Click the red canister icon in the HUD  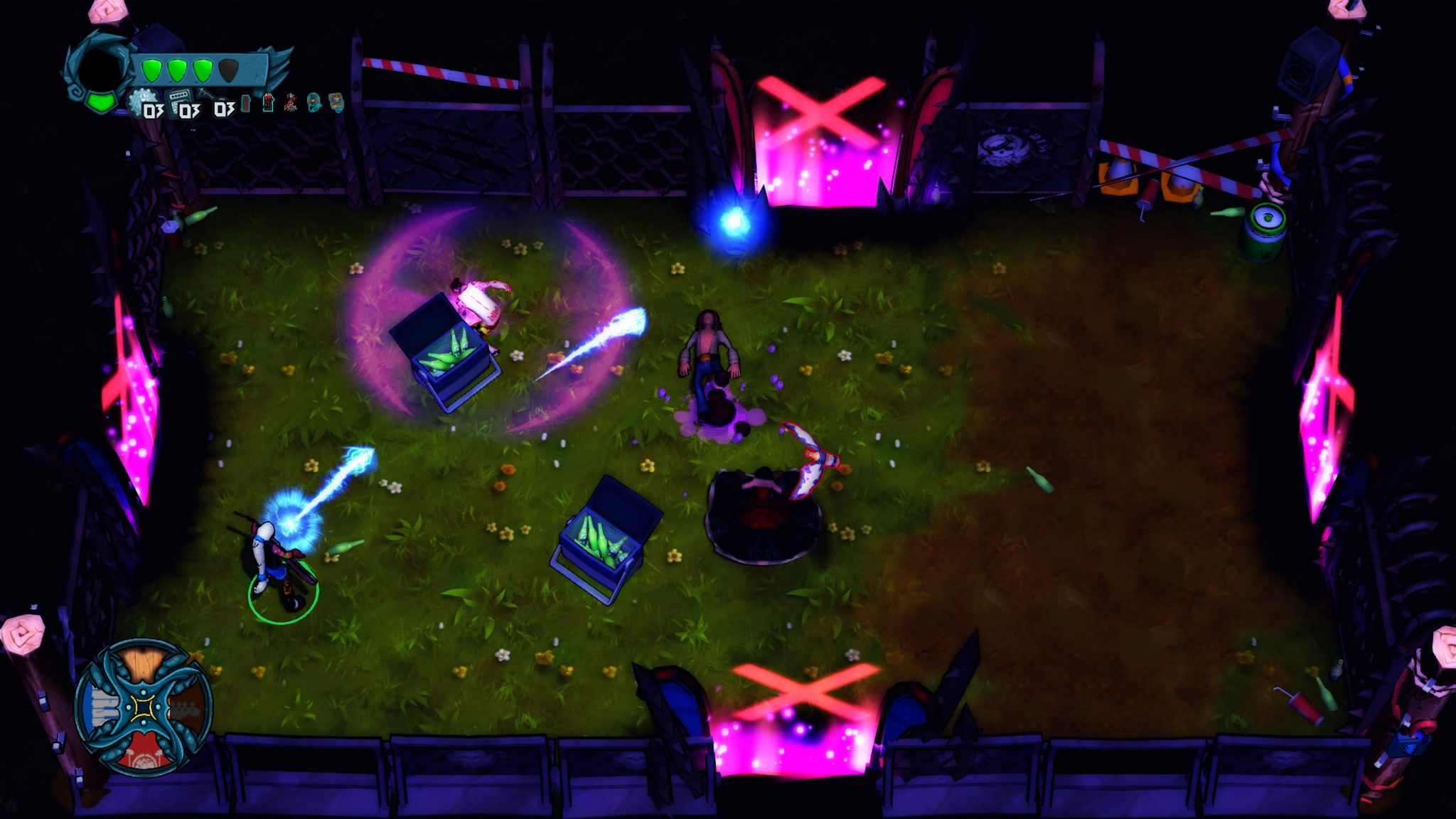pos(245,104)
